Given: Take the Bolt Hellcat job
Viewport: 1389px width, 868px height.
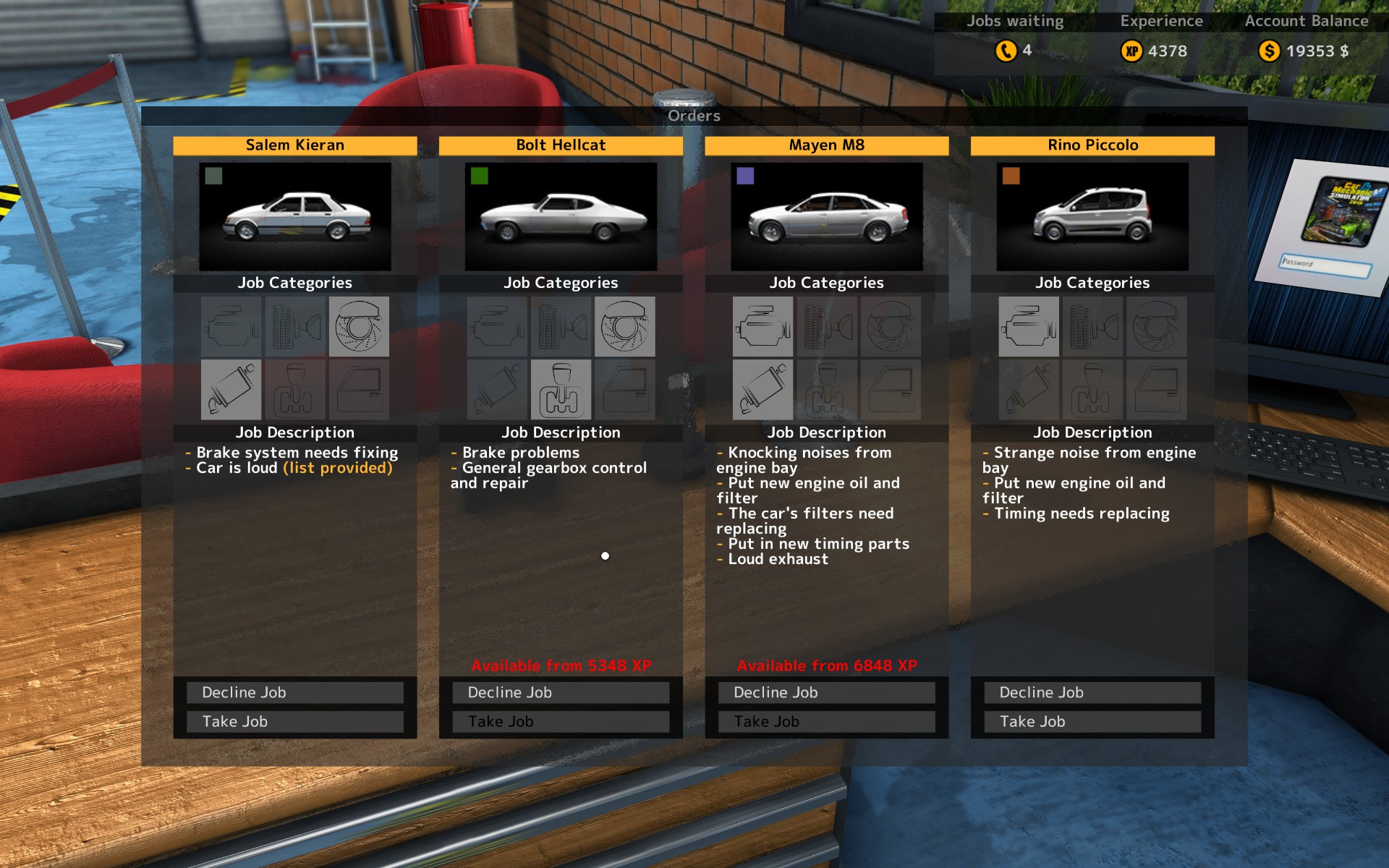Looking at the screenshot, I should pyautogui.click(x=561, y=721).
